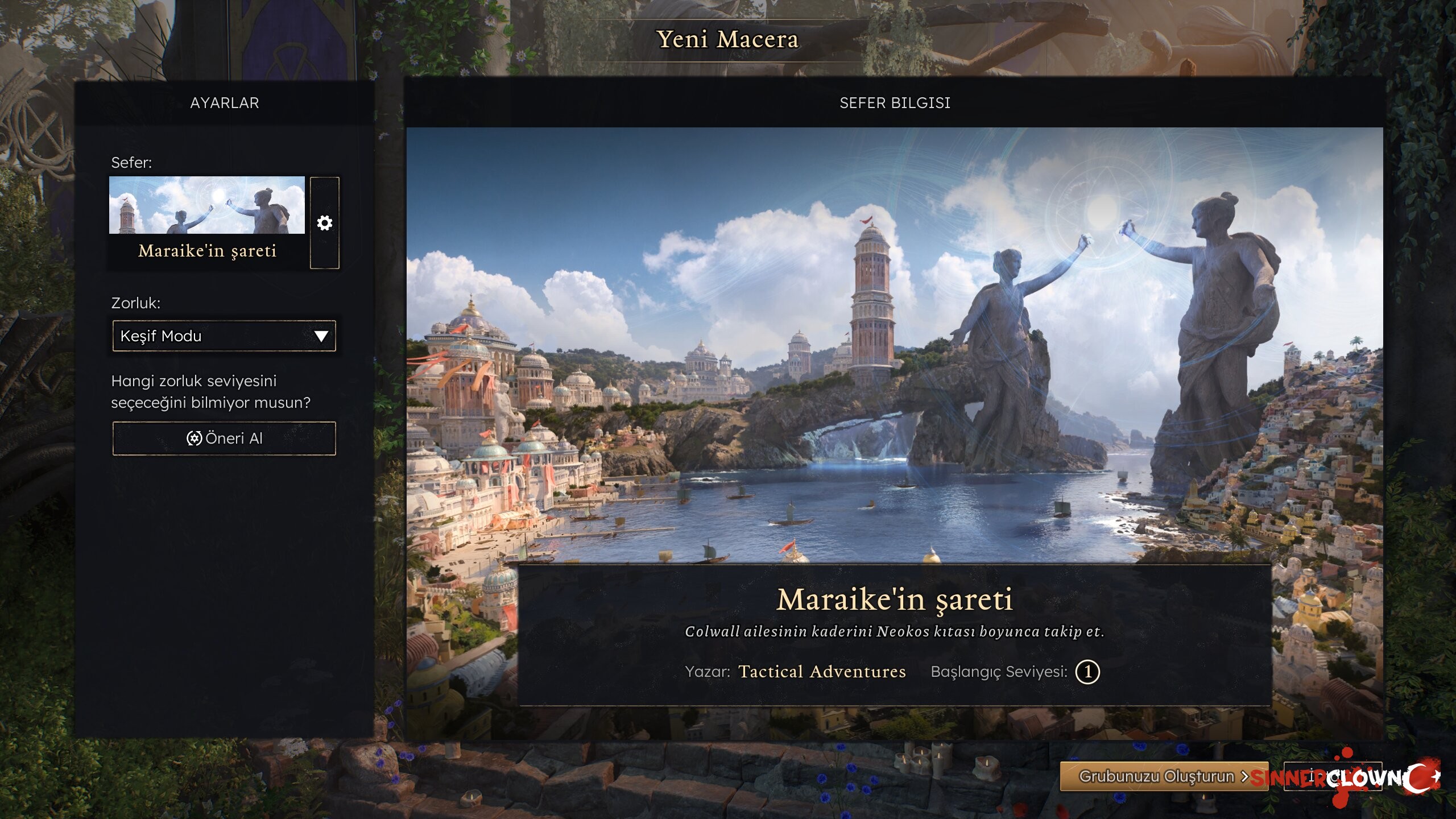Open campaign options with the gear icon
The image size is (1456, 819).
click(325, 223)
